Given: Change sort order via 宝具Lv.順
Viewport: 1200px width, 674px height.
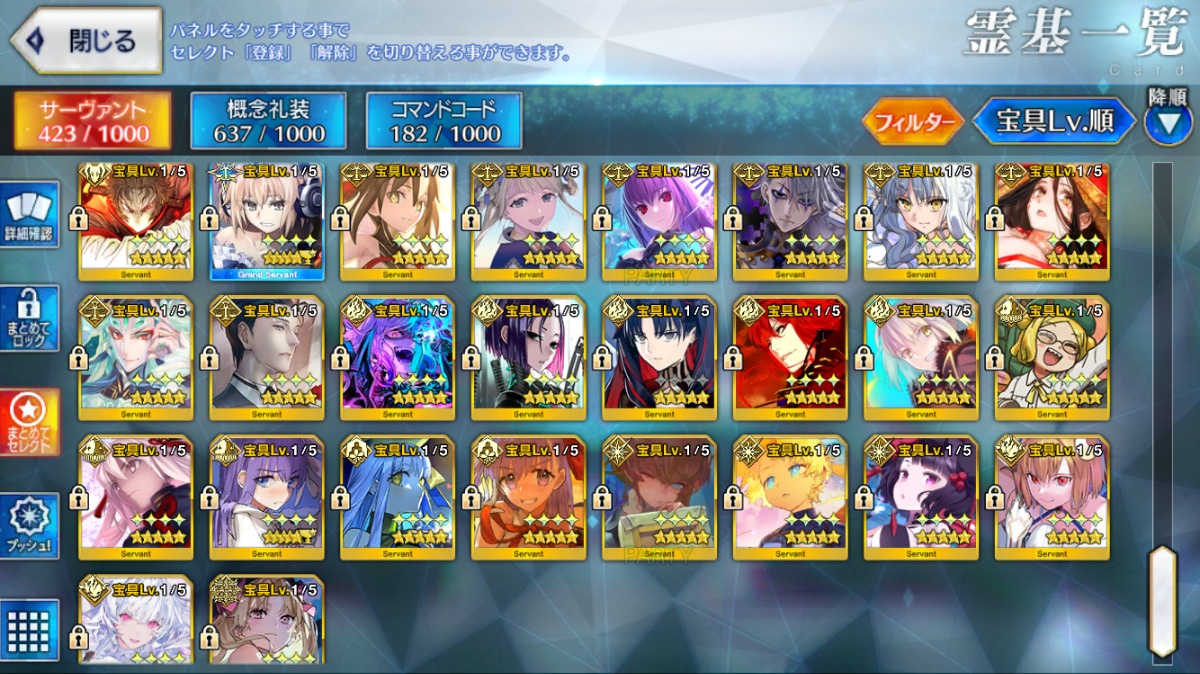Looking at the screenshot, I should [1054, 122].
